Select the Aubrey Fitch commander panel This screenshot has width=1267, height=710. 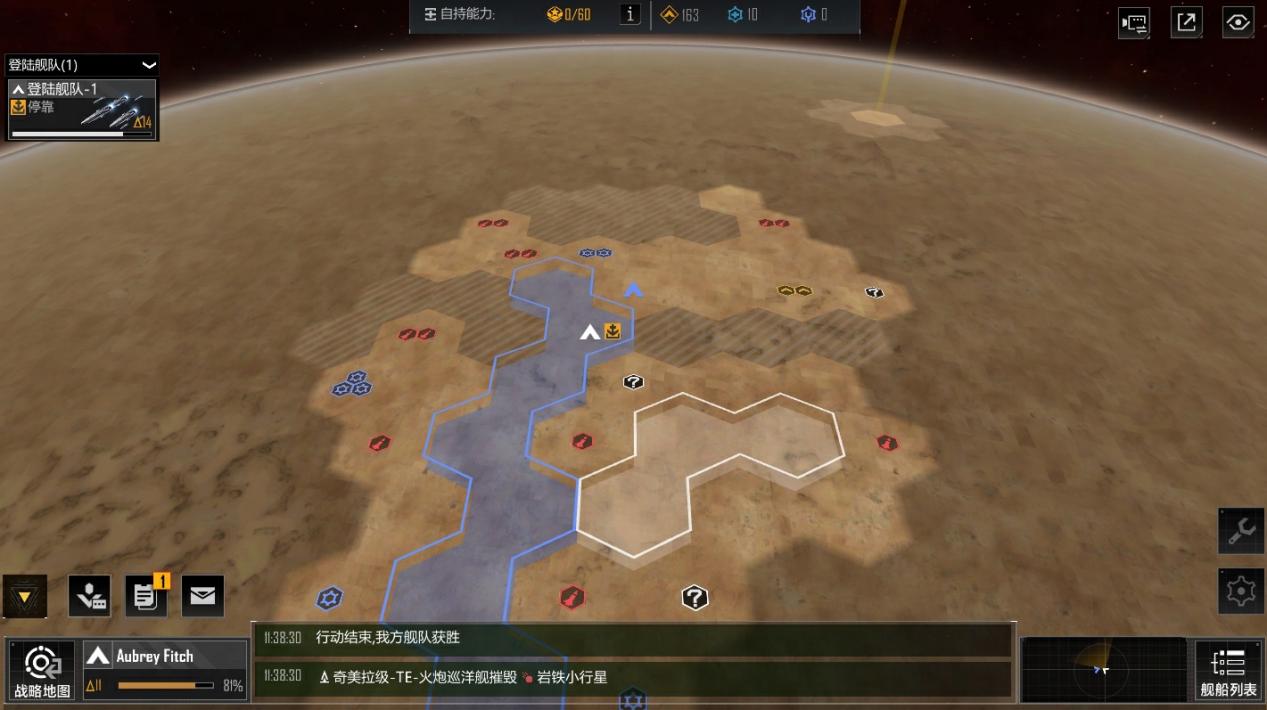point(165,669)
